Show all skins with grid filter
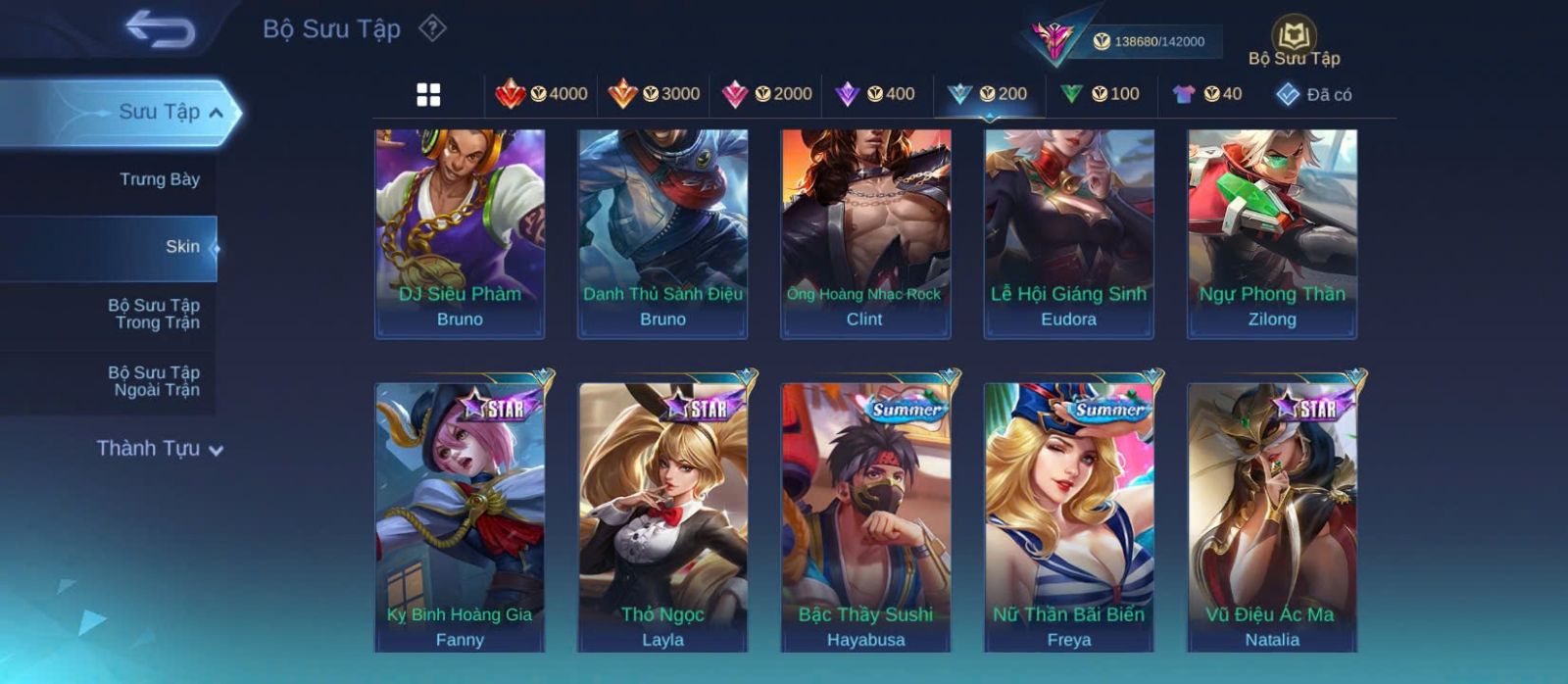 428,94
